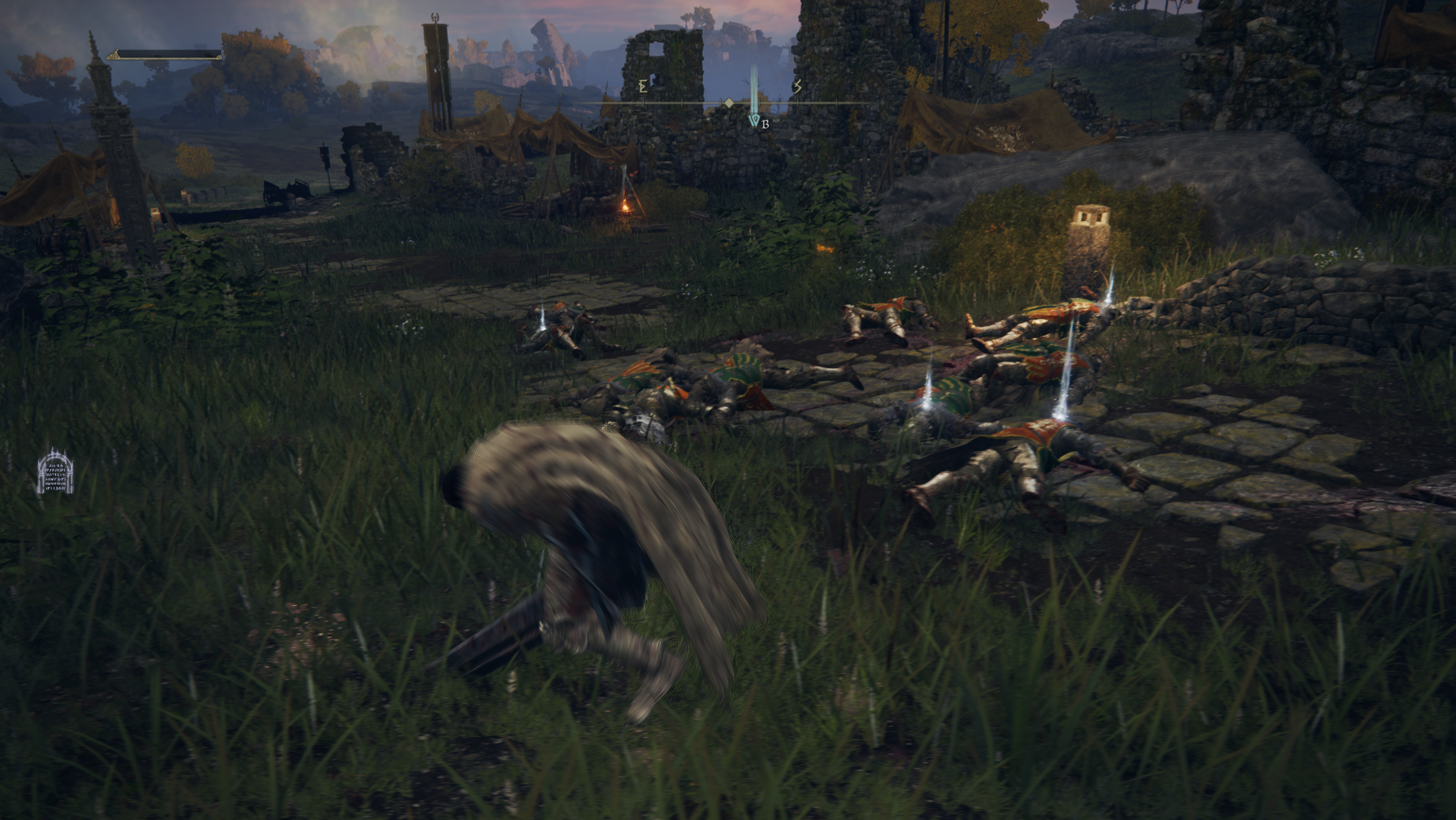Click the white diamond marker on the compass

click(x=729, y=103)
